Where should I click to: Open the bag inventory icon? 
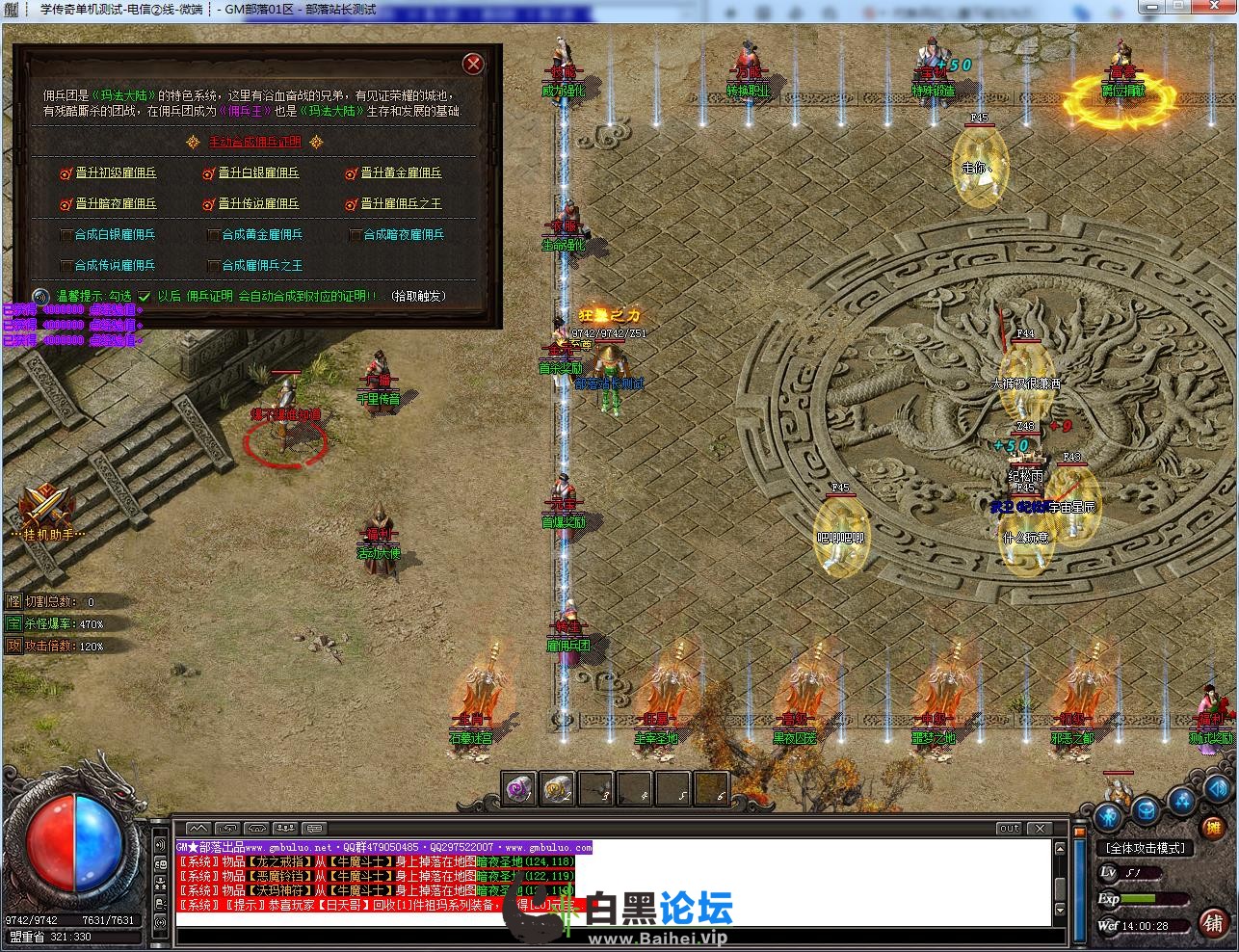1146,809
